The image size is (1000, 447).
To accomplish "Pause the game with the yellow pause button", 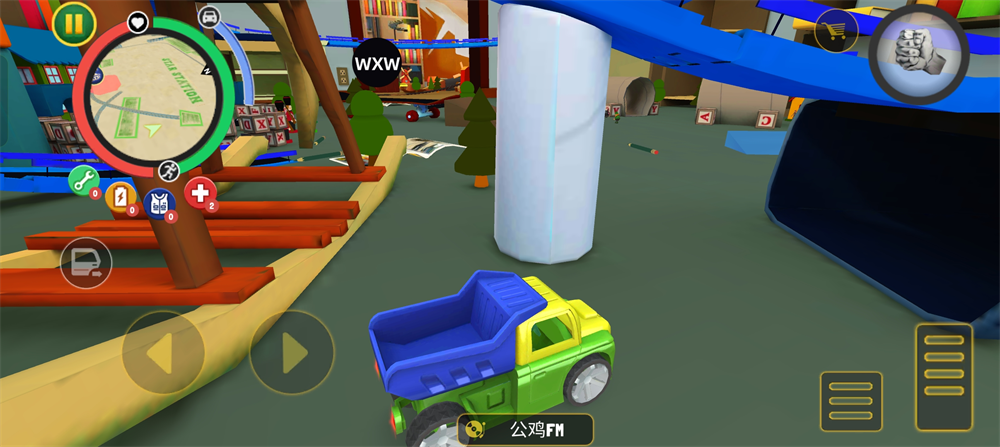I will click(74, 24).
